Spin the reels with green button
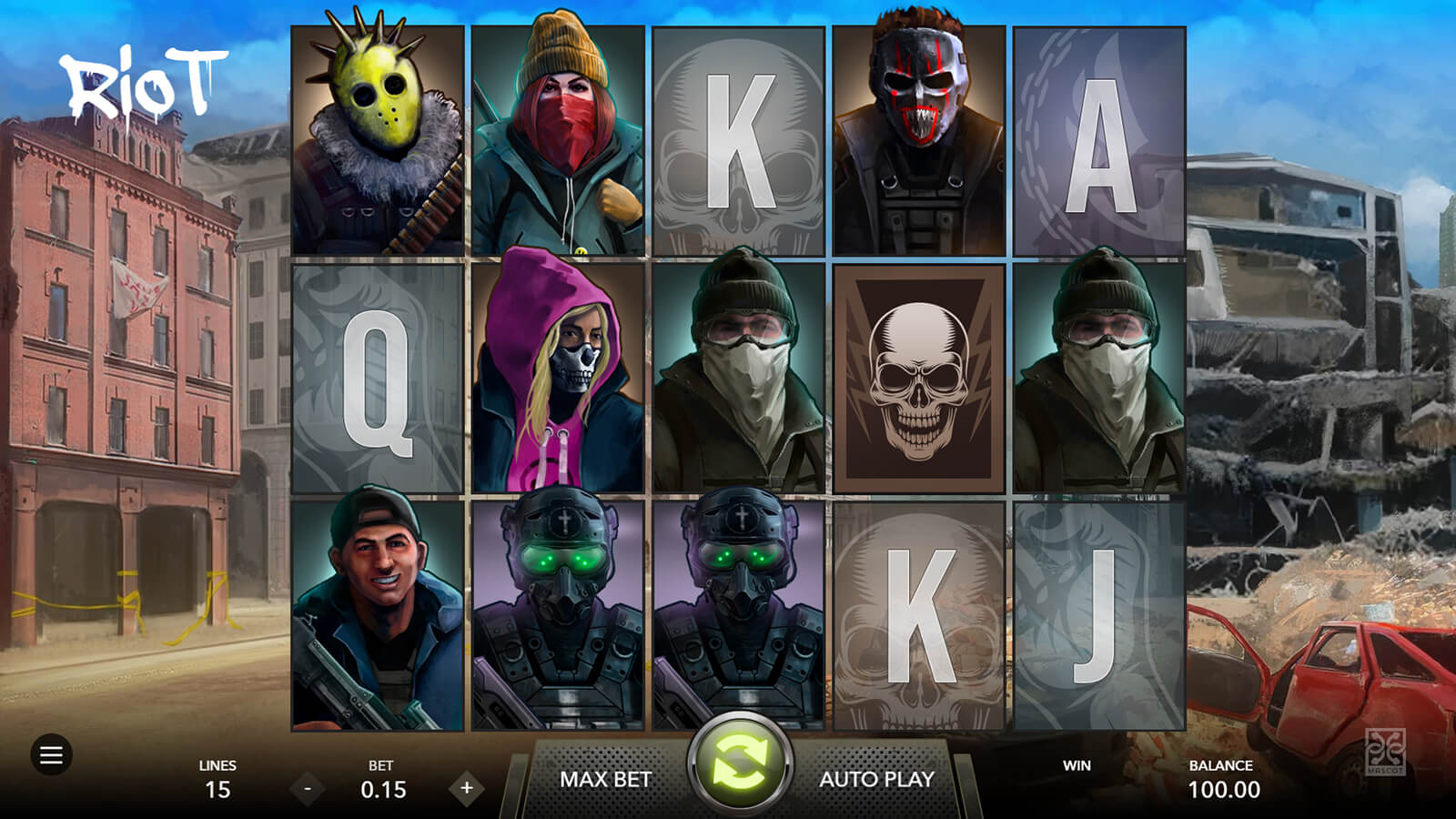The height and width of the screenshot is (819, 1456). click(740, 763)
